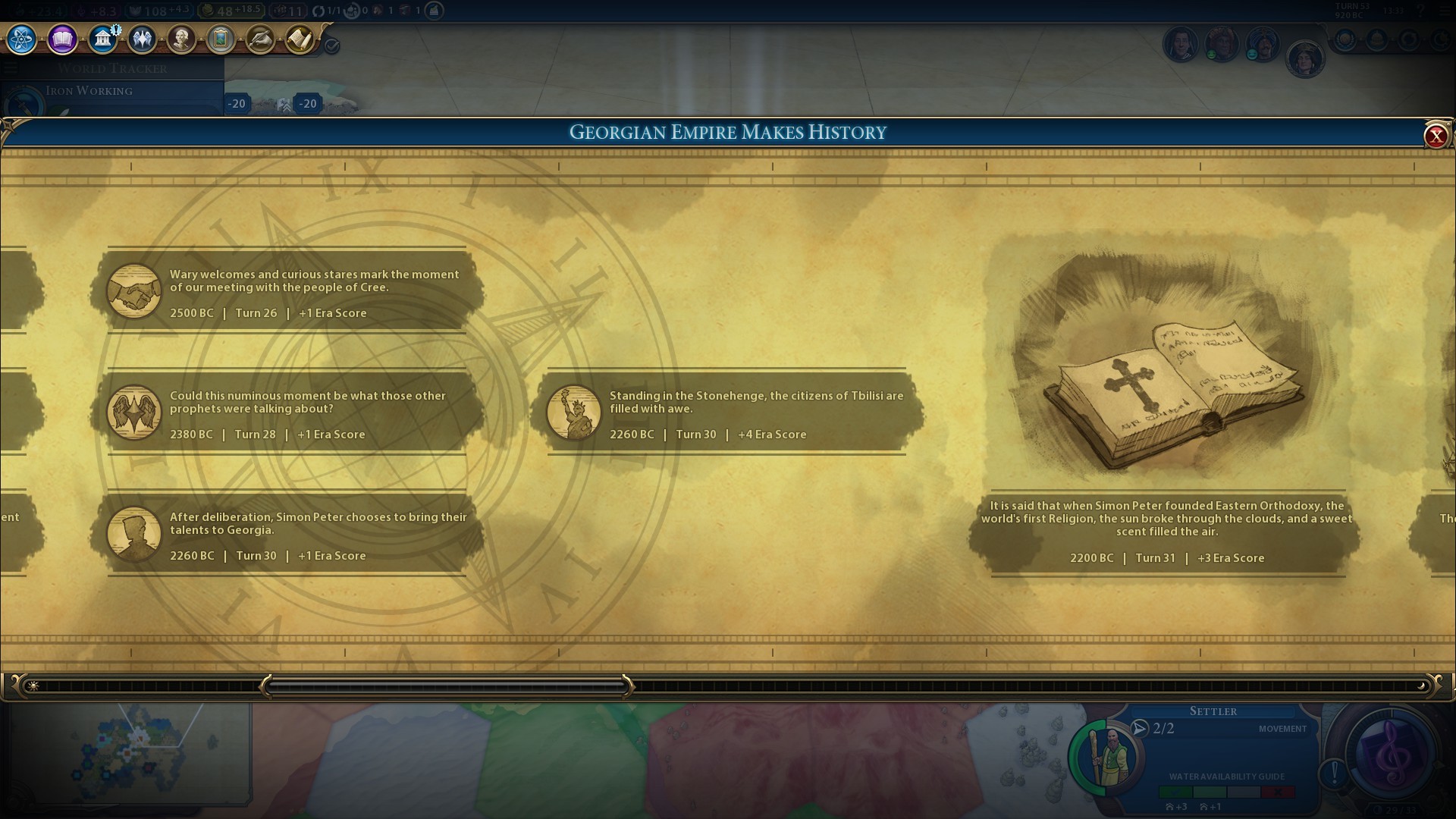Open the Technology tree atom icon
The image size is (1456, 819).
pyautogui.click(x=21, y=39)
